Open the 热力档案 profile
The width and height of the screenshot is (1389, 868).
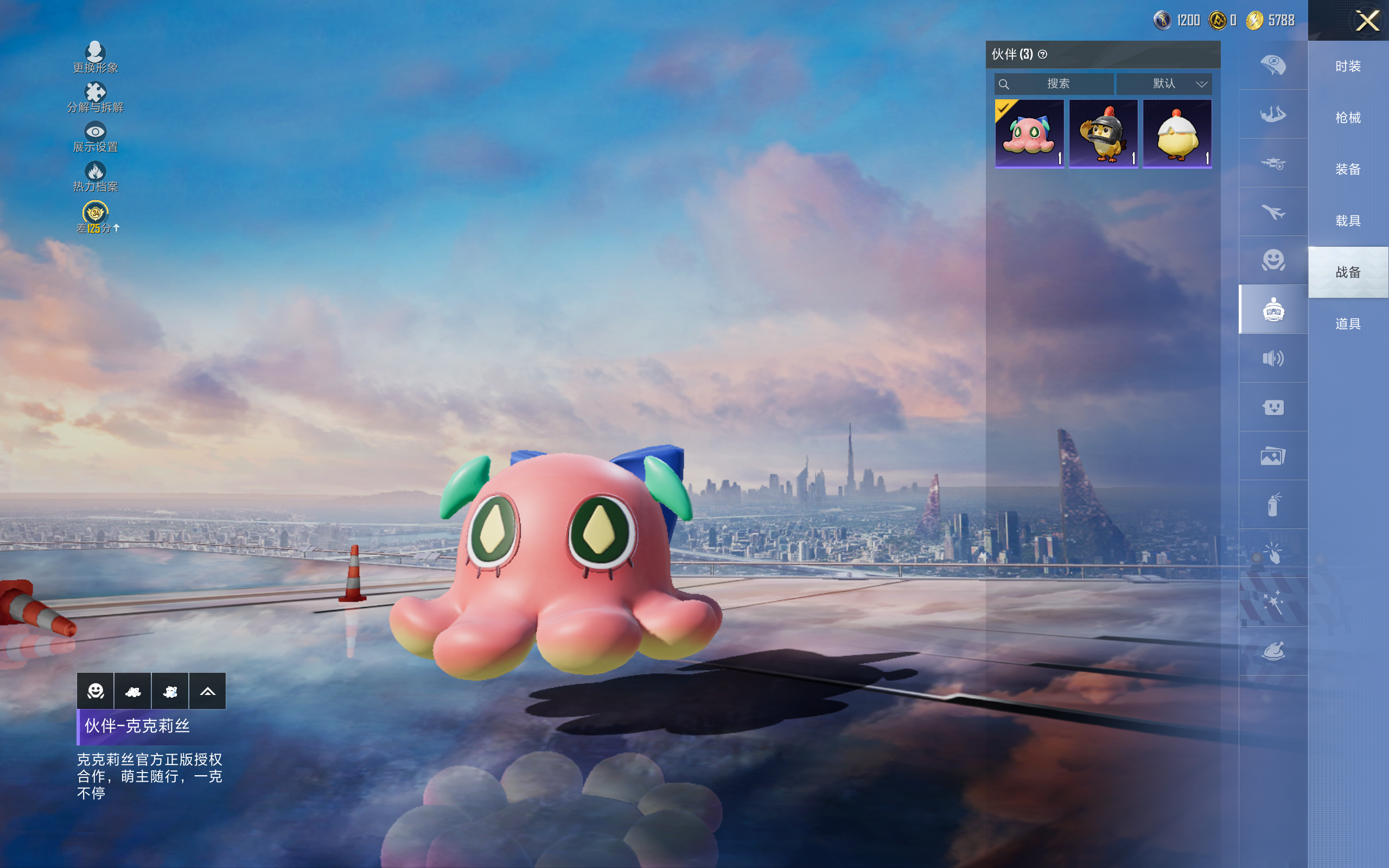coord(95,176)
